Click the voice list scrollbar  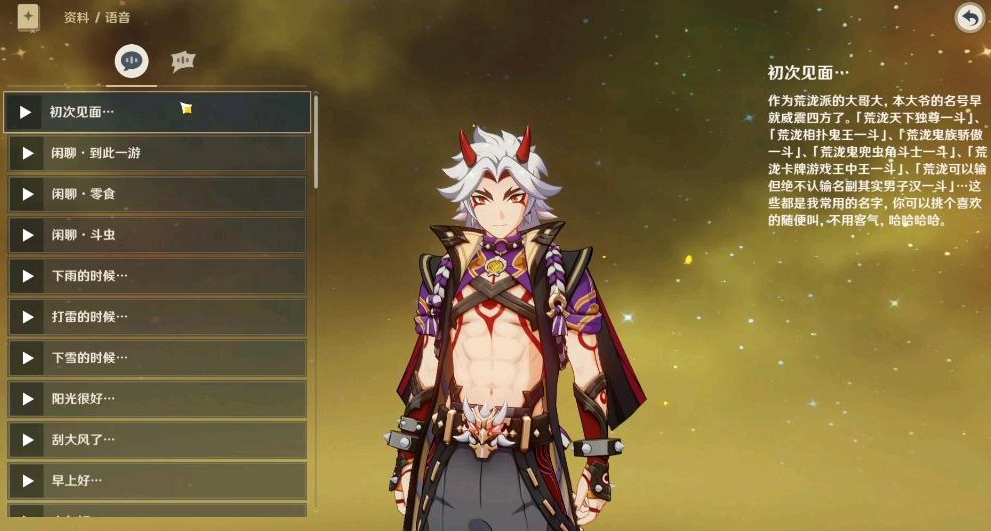[x=316, y=140]
